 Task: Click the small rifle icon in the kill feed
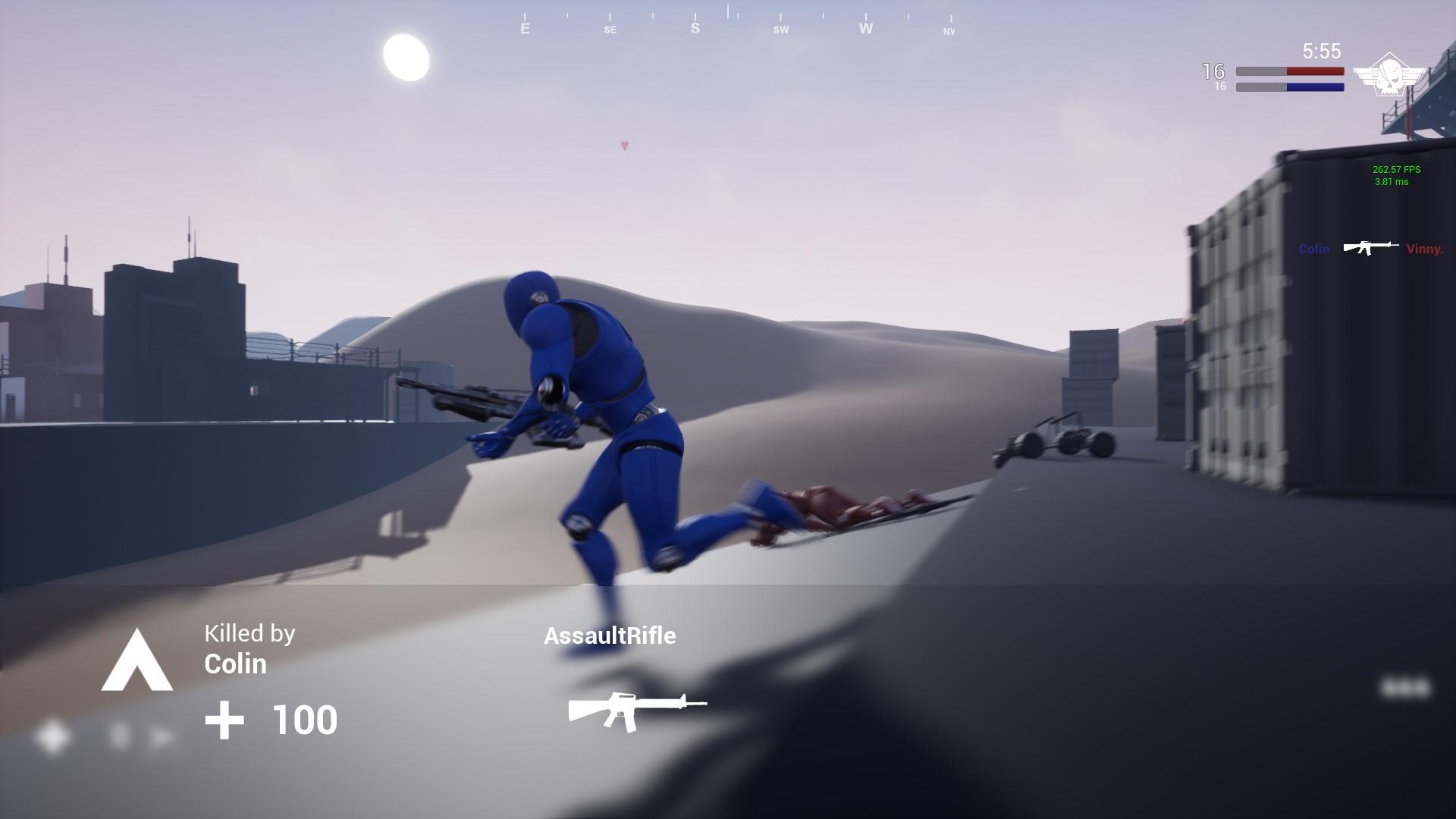pyautogui.click(x=1370, y=247)
